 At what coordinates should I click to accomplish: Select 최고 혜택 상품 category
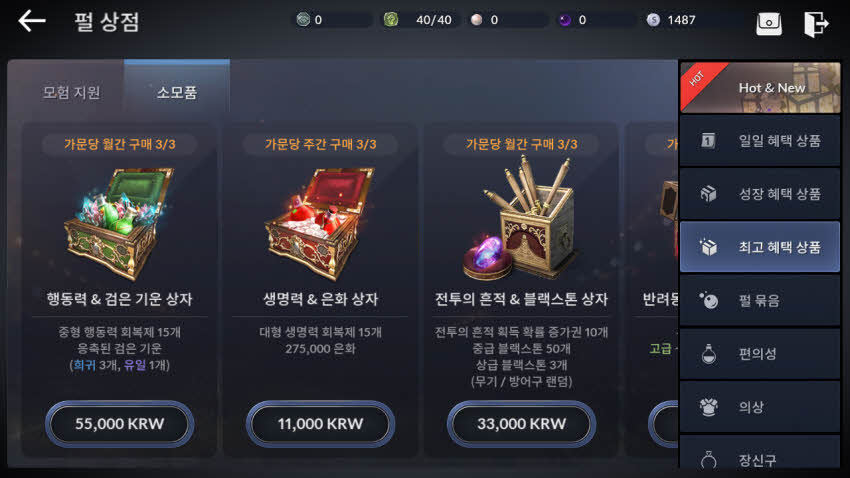click(760, 247)
